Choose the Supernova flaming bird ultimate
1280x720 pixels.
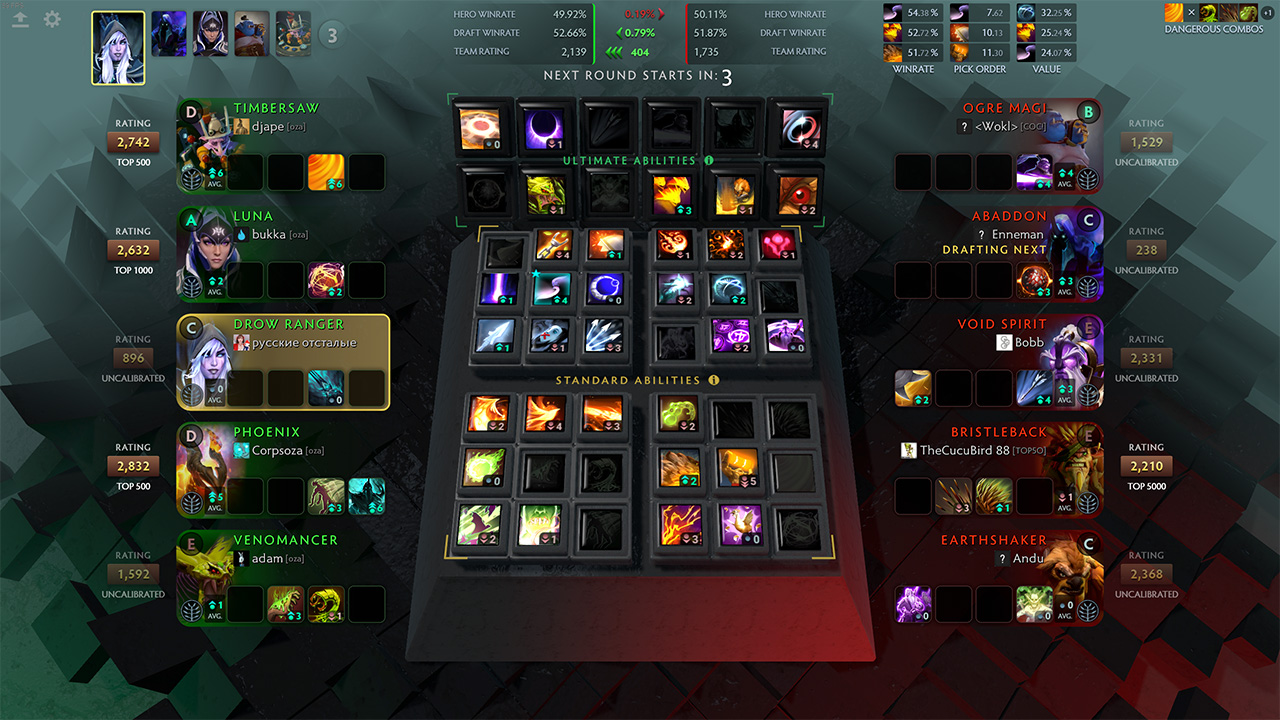tap(672, 194)
